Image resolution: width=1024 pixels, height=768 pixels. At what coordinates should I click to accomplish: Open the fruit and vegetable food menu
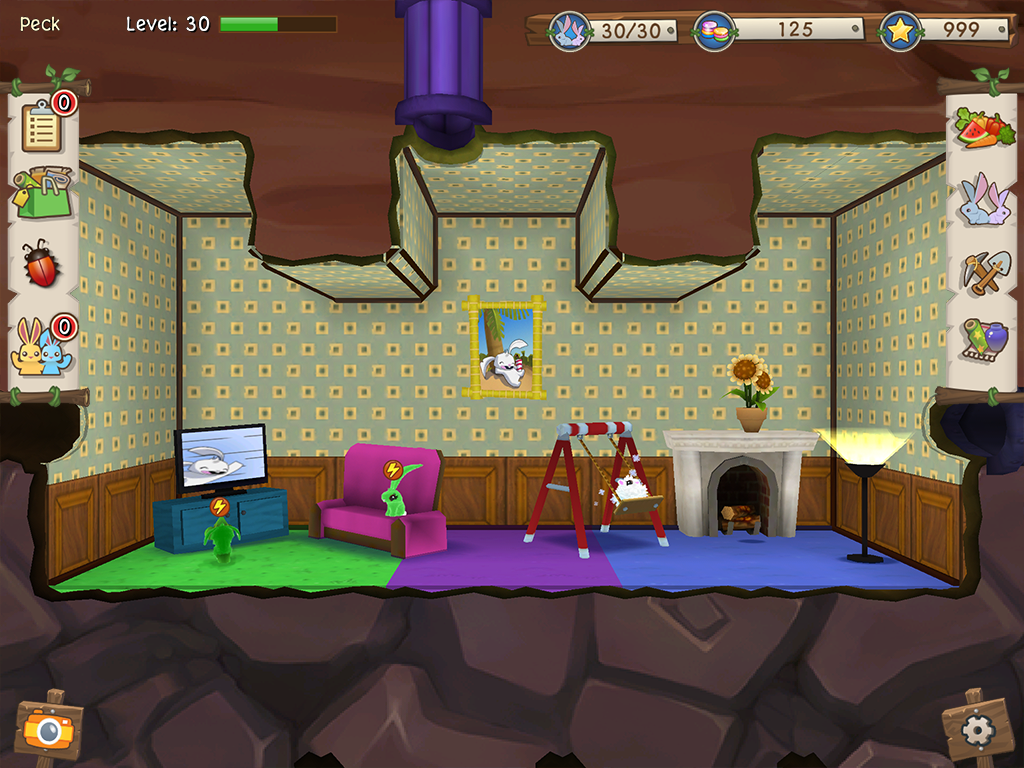click(984, 129)
